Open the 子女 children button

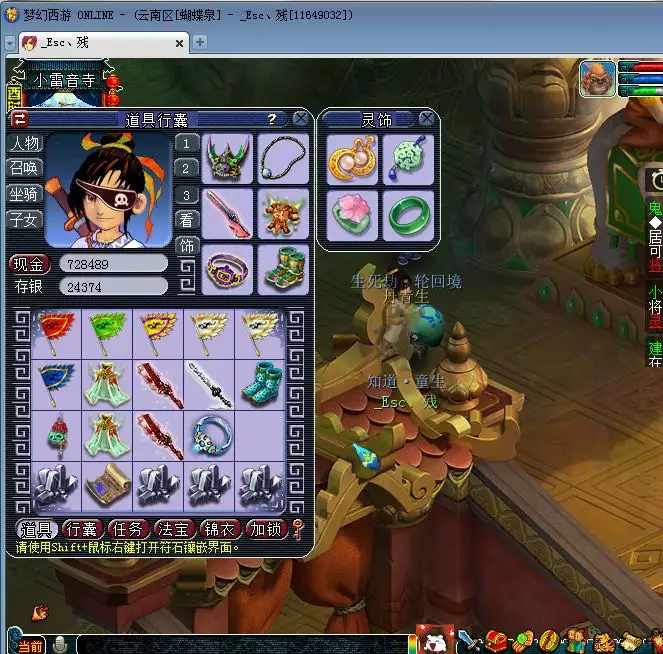click(x=25, y=219)
